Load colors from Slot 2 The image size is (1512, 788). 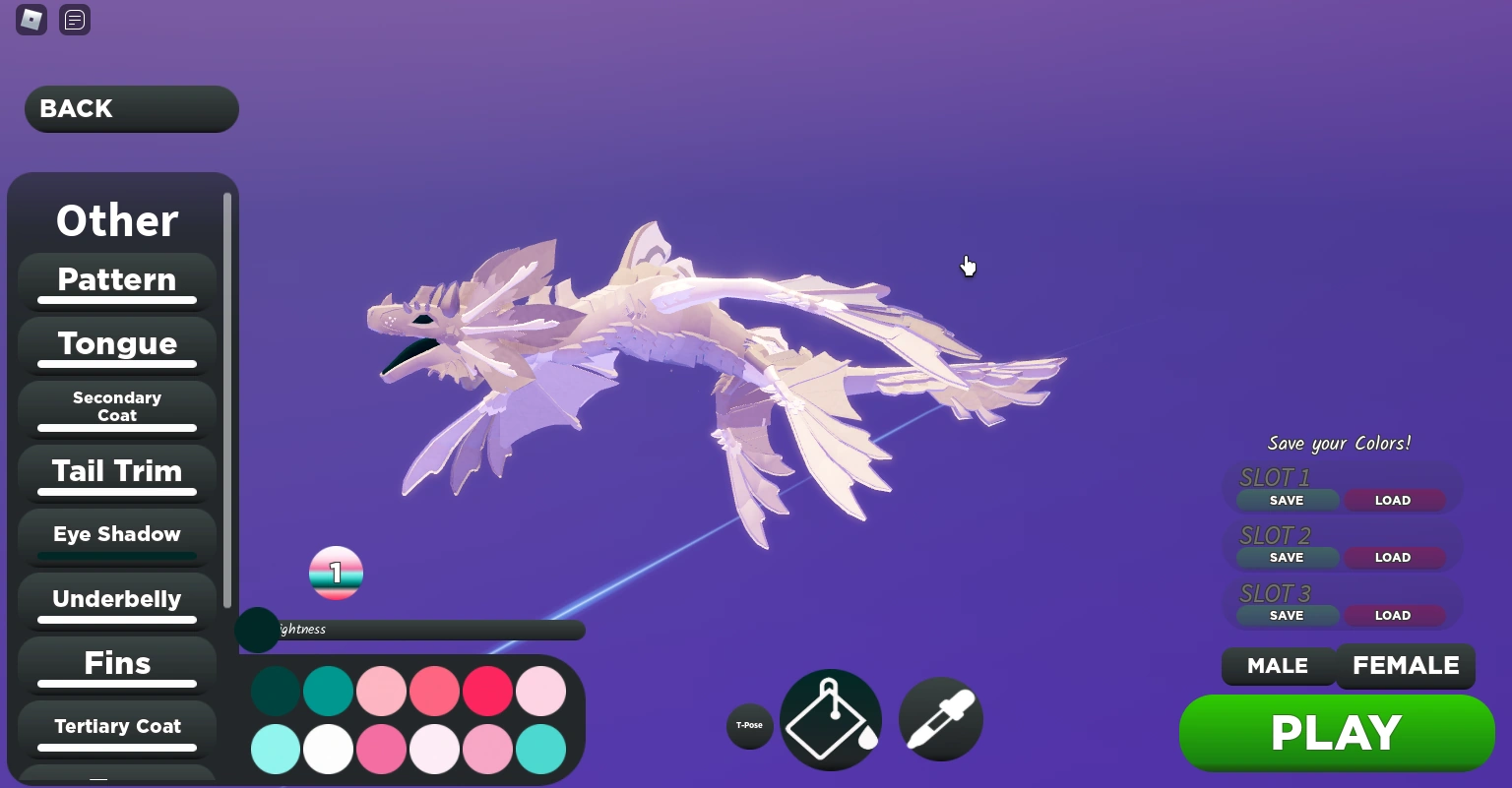tap(1393, 557)
